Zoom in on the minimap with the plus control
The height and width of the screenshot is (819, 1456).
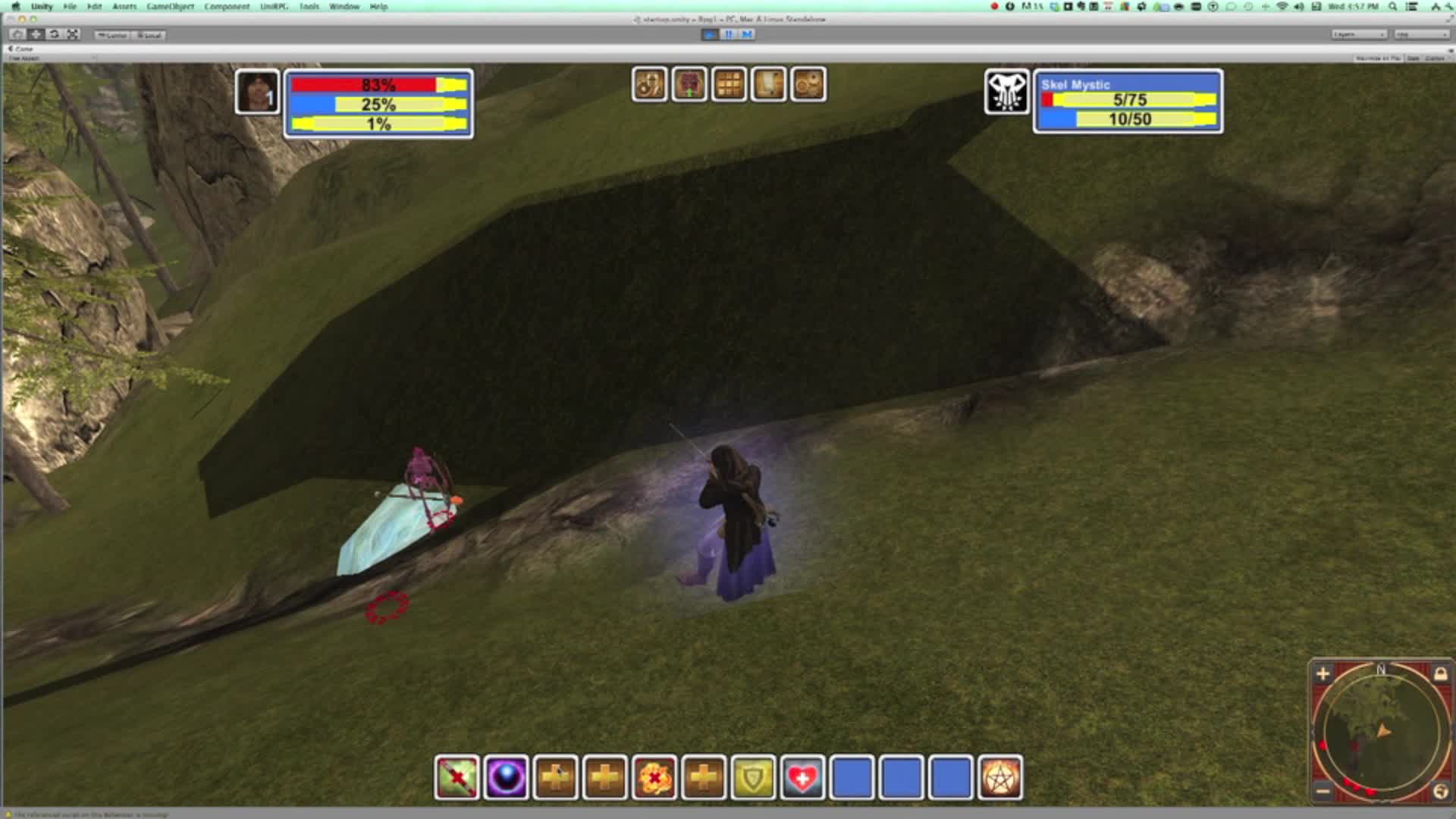1322,673
